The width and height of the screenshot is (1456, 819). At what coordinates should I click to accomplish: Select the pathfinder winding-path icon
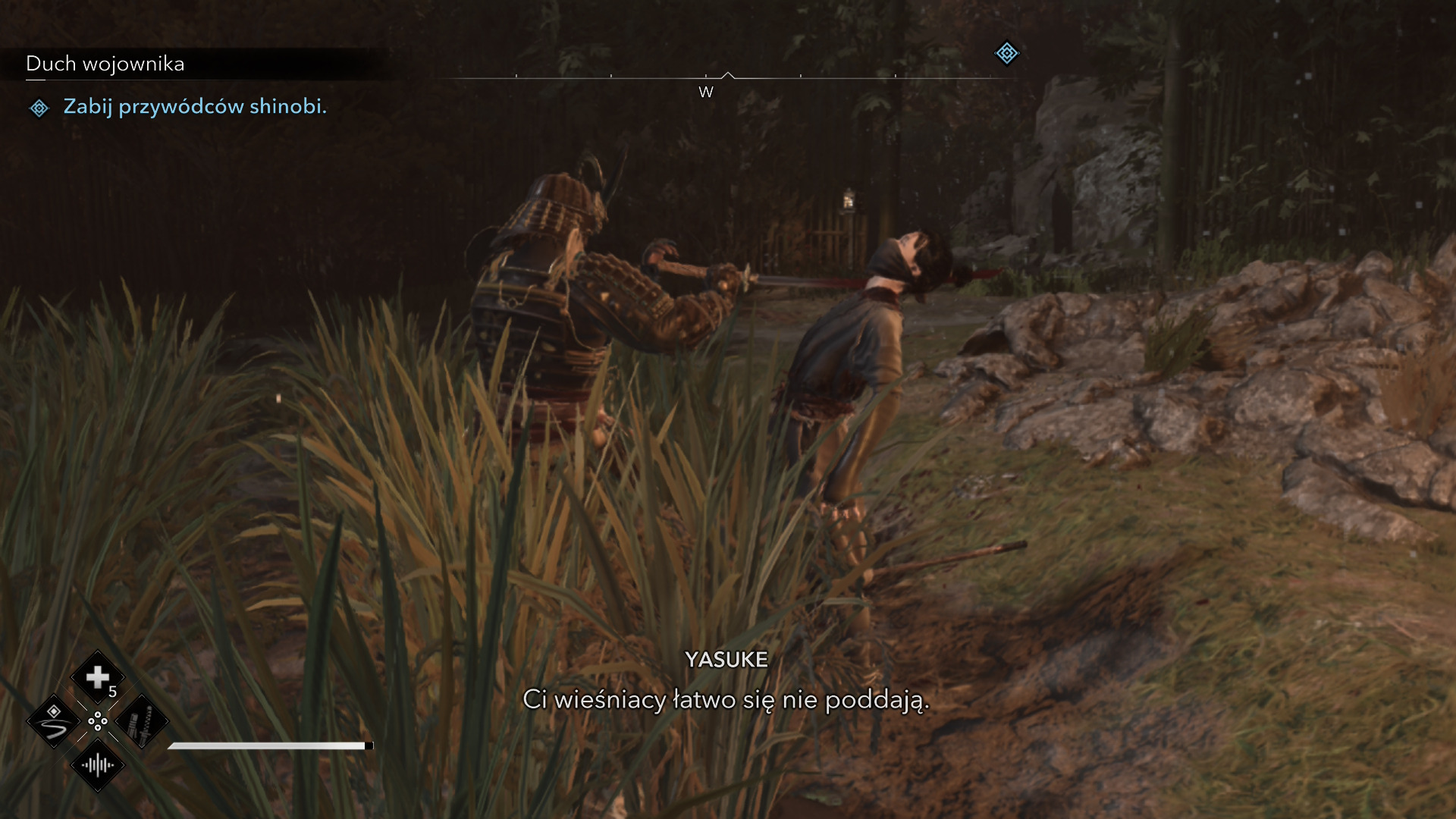54,721
